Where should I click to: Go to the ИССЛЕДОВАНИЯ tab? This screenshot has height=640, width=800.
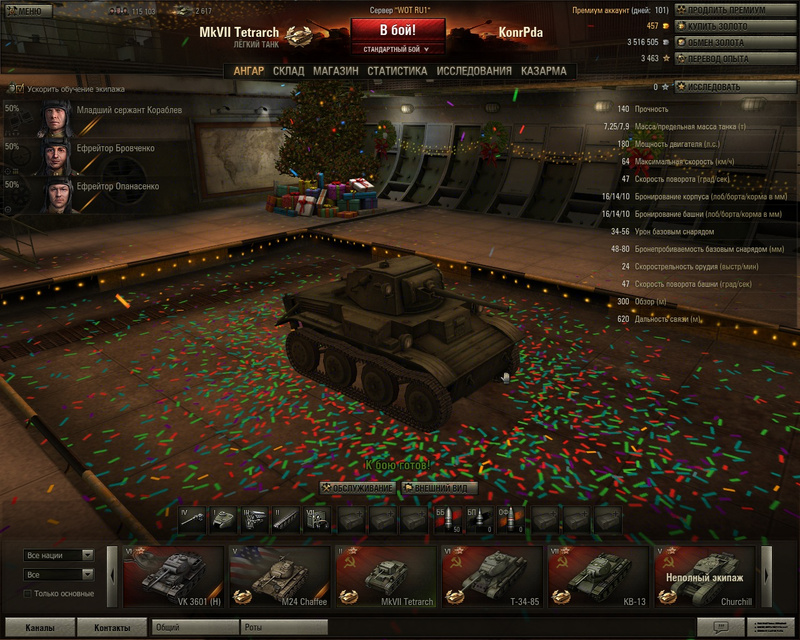474,71
